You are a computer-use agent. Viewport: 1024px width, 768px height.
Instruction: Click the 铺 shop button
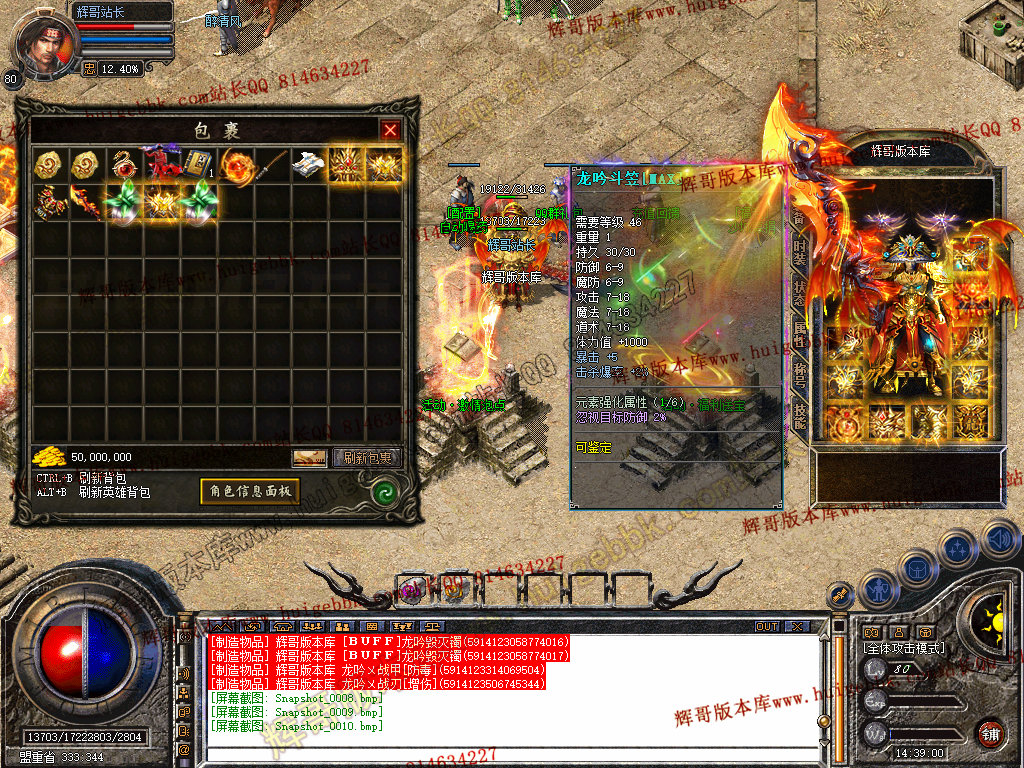pyautogui.click(x=991, y=734)
